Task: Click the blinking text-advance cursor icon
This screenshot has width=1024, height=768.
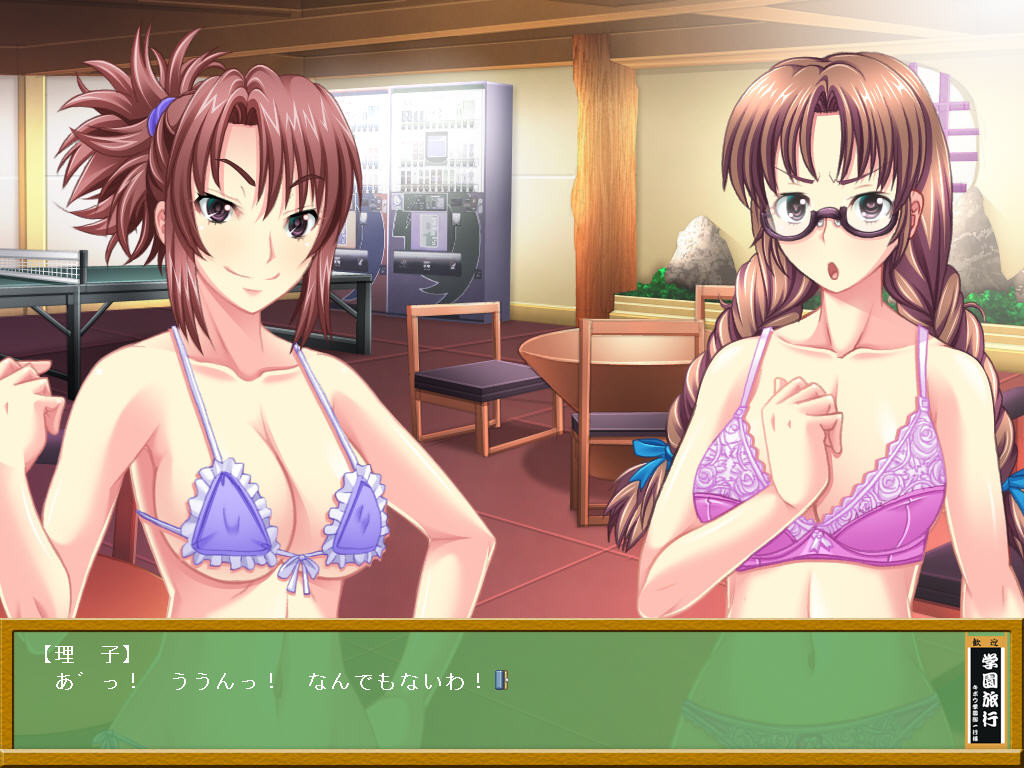Action: (x=502, y=681)
